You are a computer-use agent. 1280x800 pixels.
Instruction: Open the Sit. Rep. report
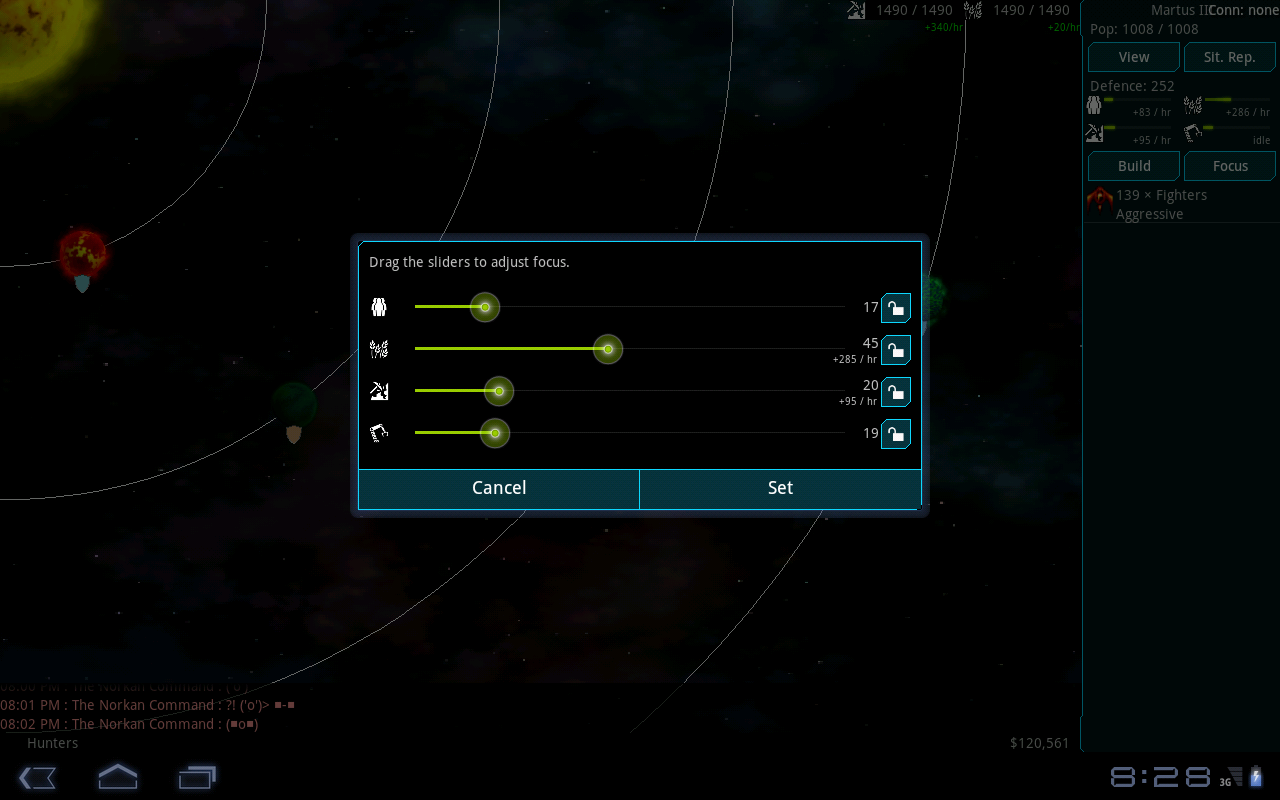pyautogui.click(x=1229, y=57)
